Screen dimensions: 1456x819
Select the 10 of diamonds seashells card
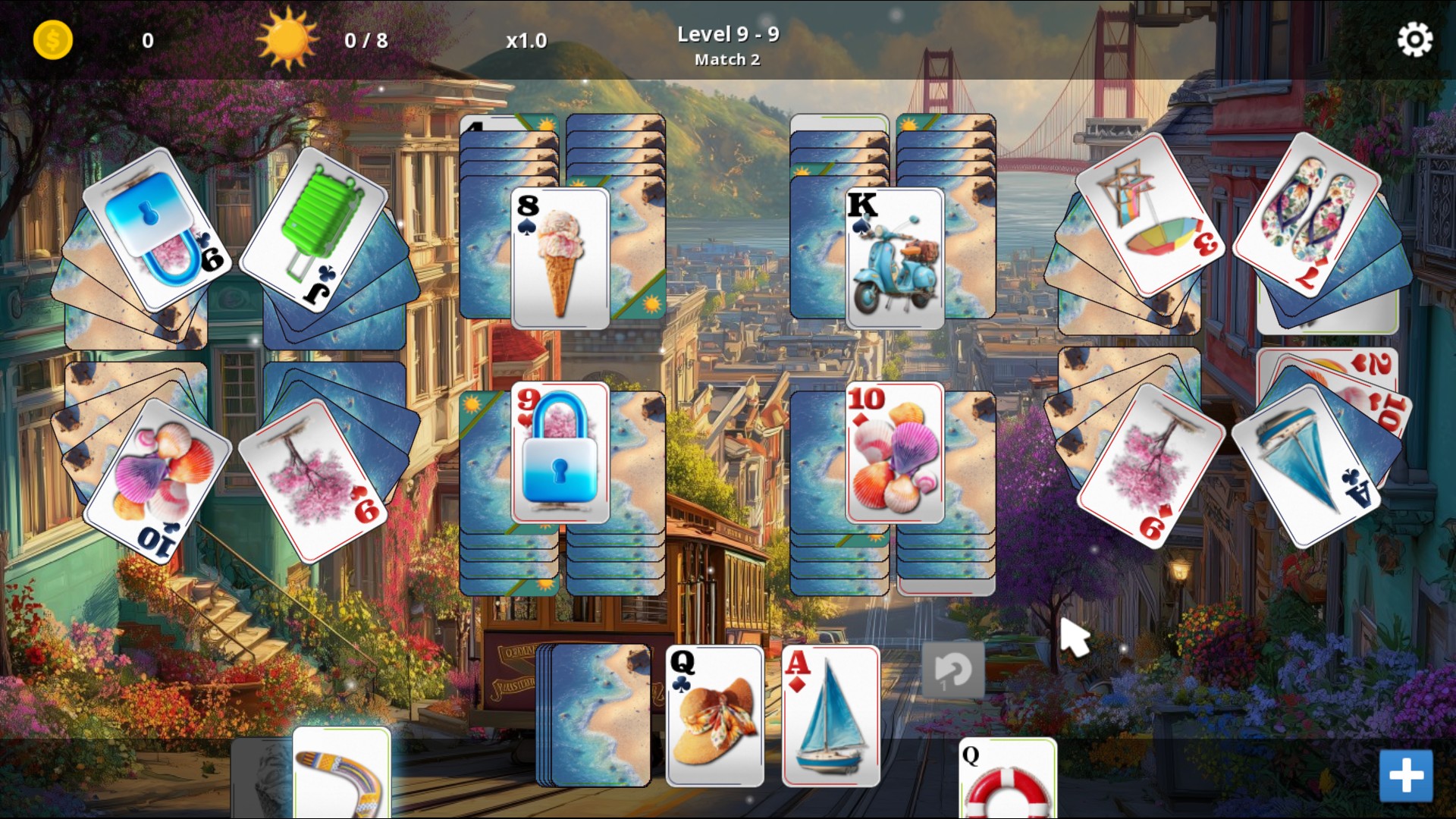click(895, 453)
